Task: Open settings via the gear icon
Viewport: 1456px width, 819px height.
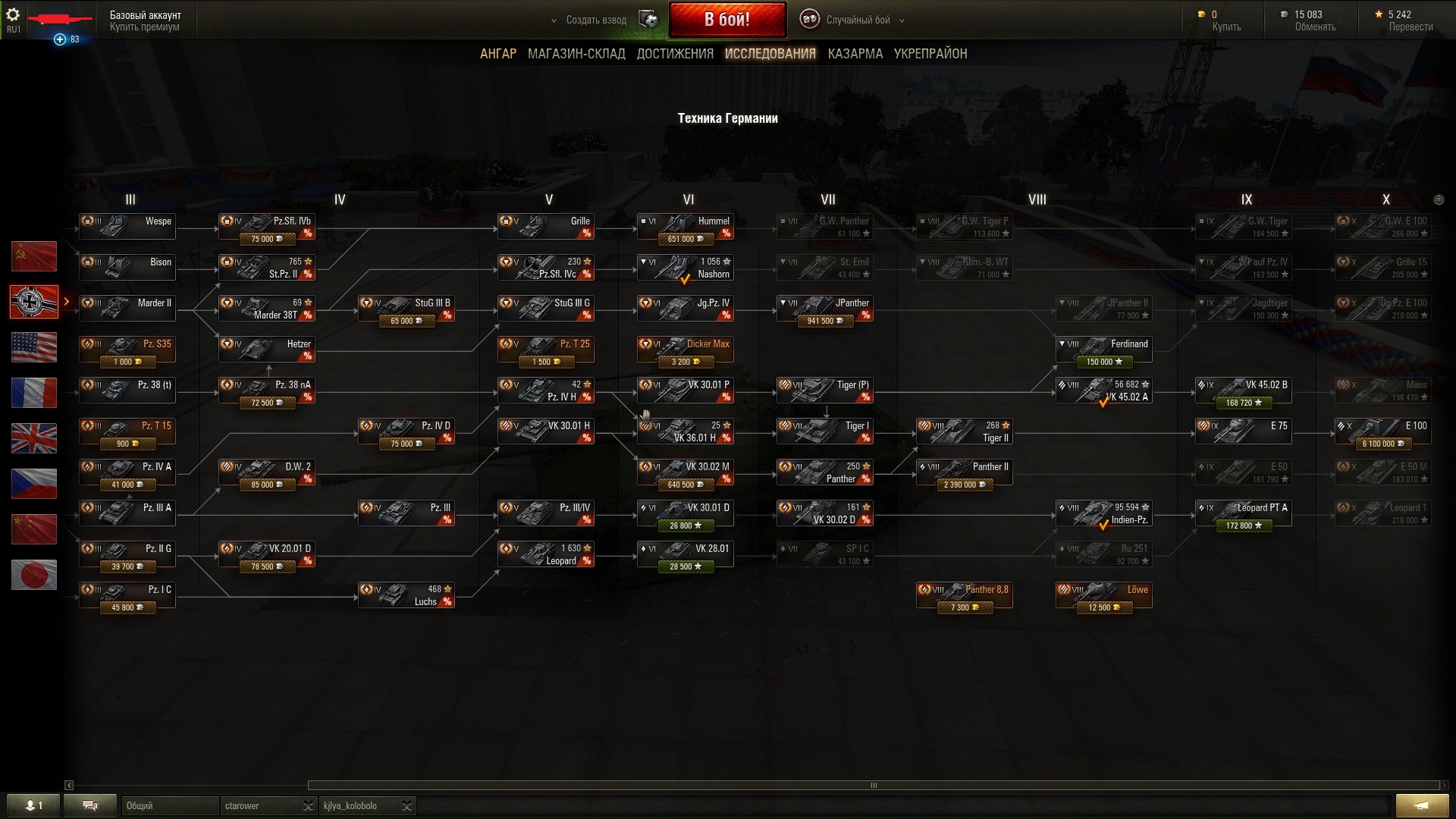Action: 13,14
